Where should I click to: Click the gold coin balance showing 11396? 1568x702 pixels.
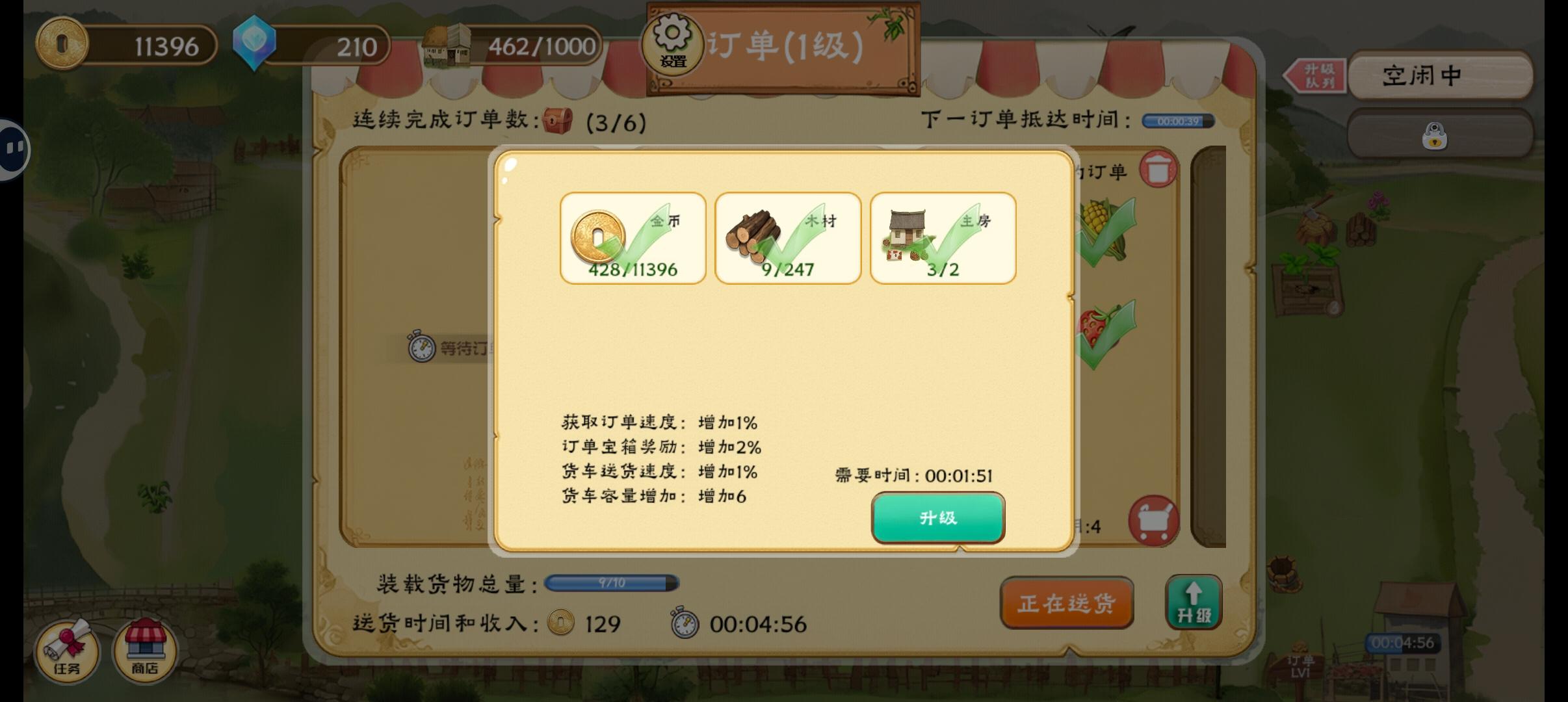point(127,44)
